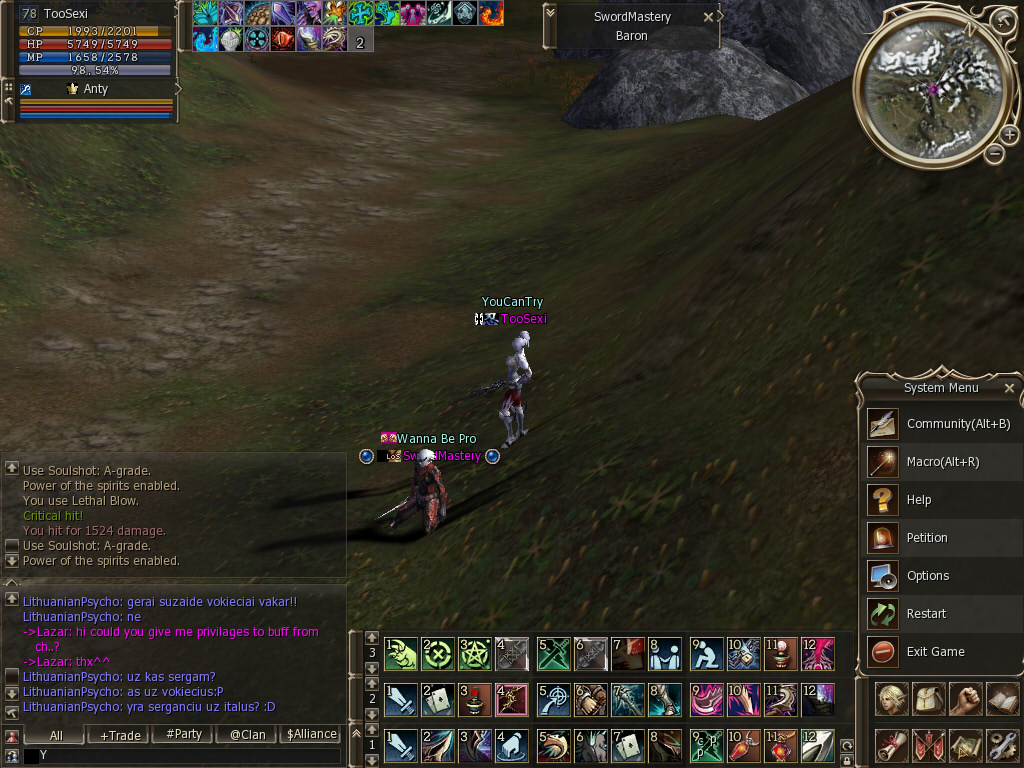1024x768 pixels.
Task: Zoom in the minimap with plus button
Action: pos(1009,134)
